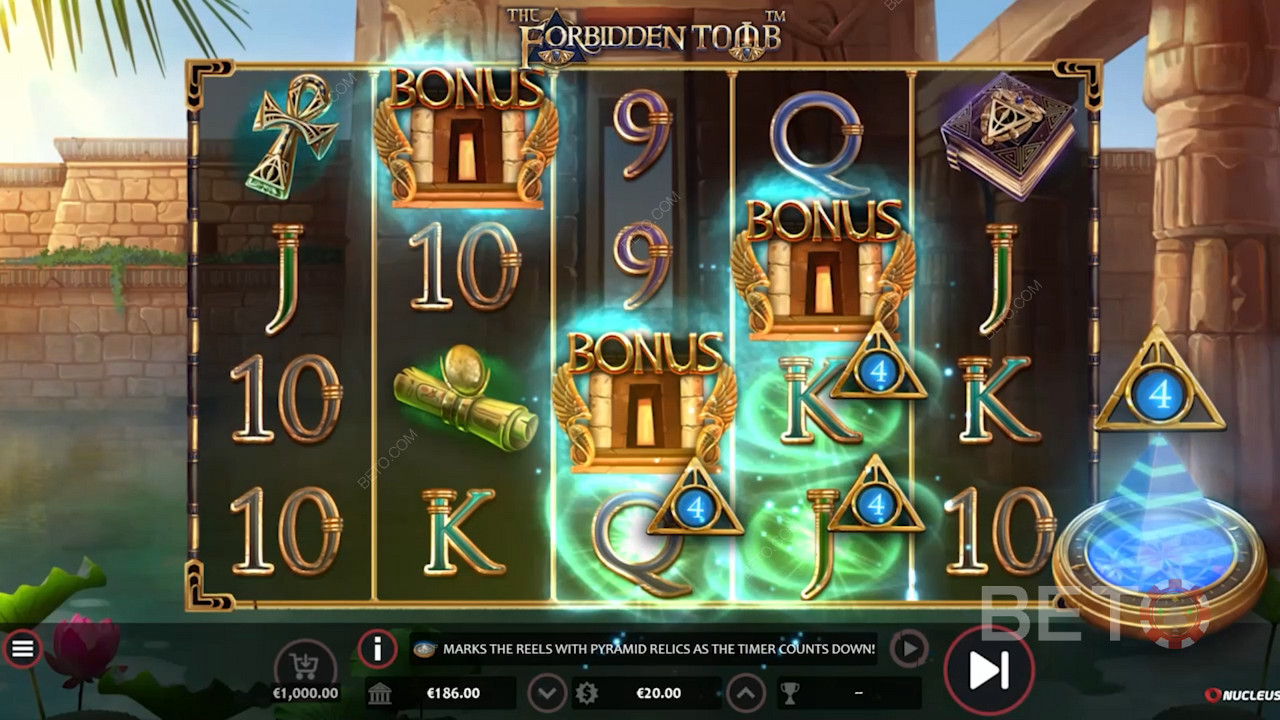
Task: Show the game info paytable
Action: click(377, 650)
